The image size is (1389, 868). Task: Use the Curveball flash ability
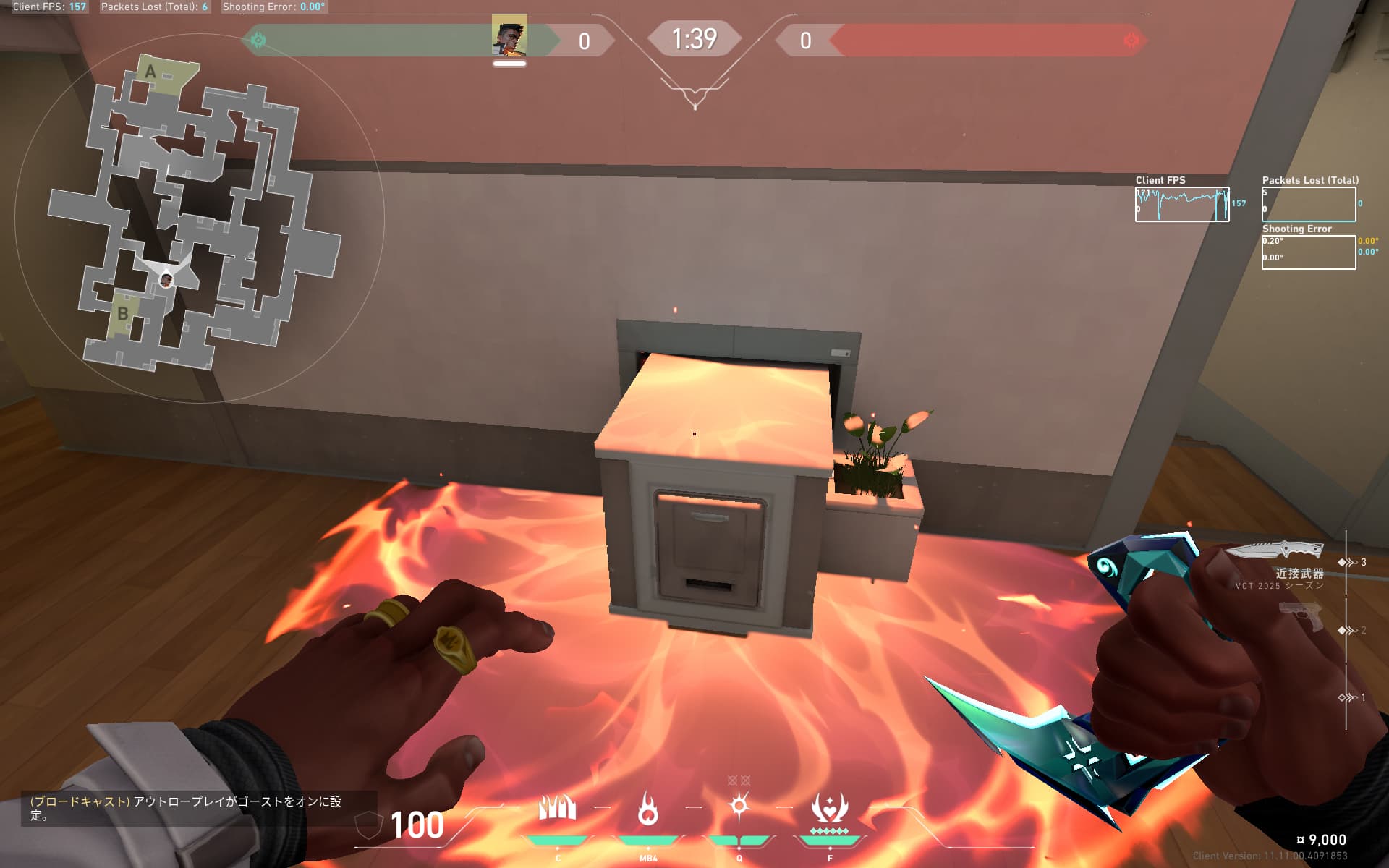point(739,806)
